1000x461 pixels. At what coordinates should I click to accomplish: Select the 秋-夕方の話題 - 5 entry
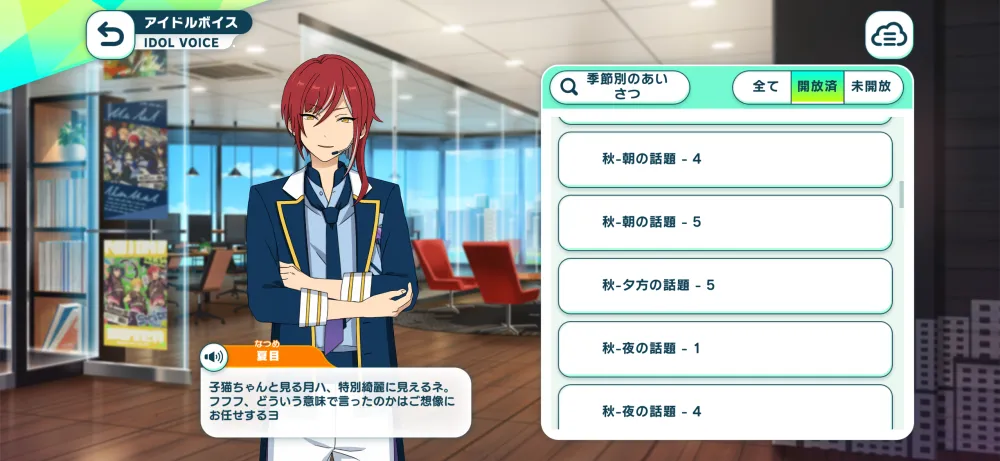click(724, 285)
